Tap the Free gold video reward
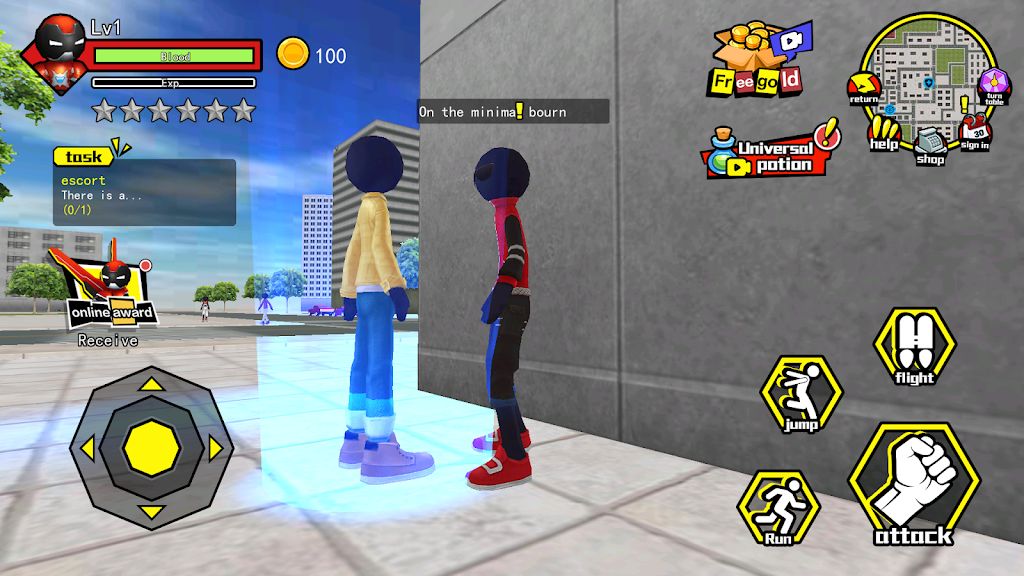 coord(759,58)
